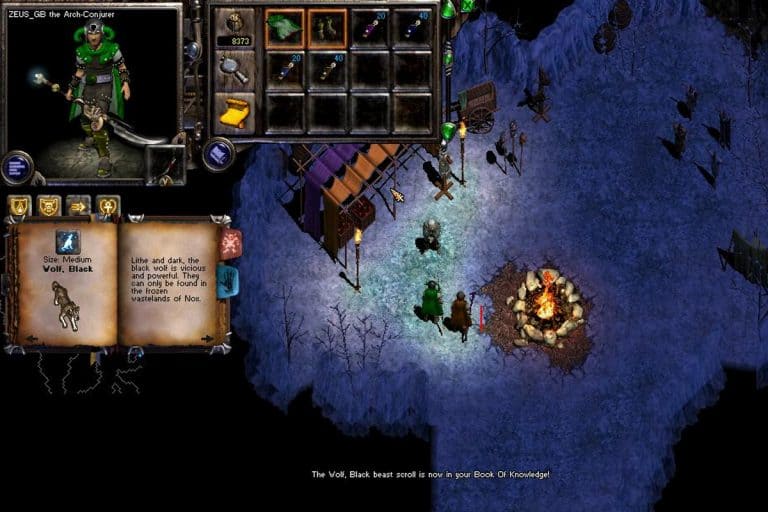Open the golden ankh tab above the book
The width and height of the screenshot is (768, 512).
click(x=108, y=206)
